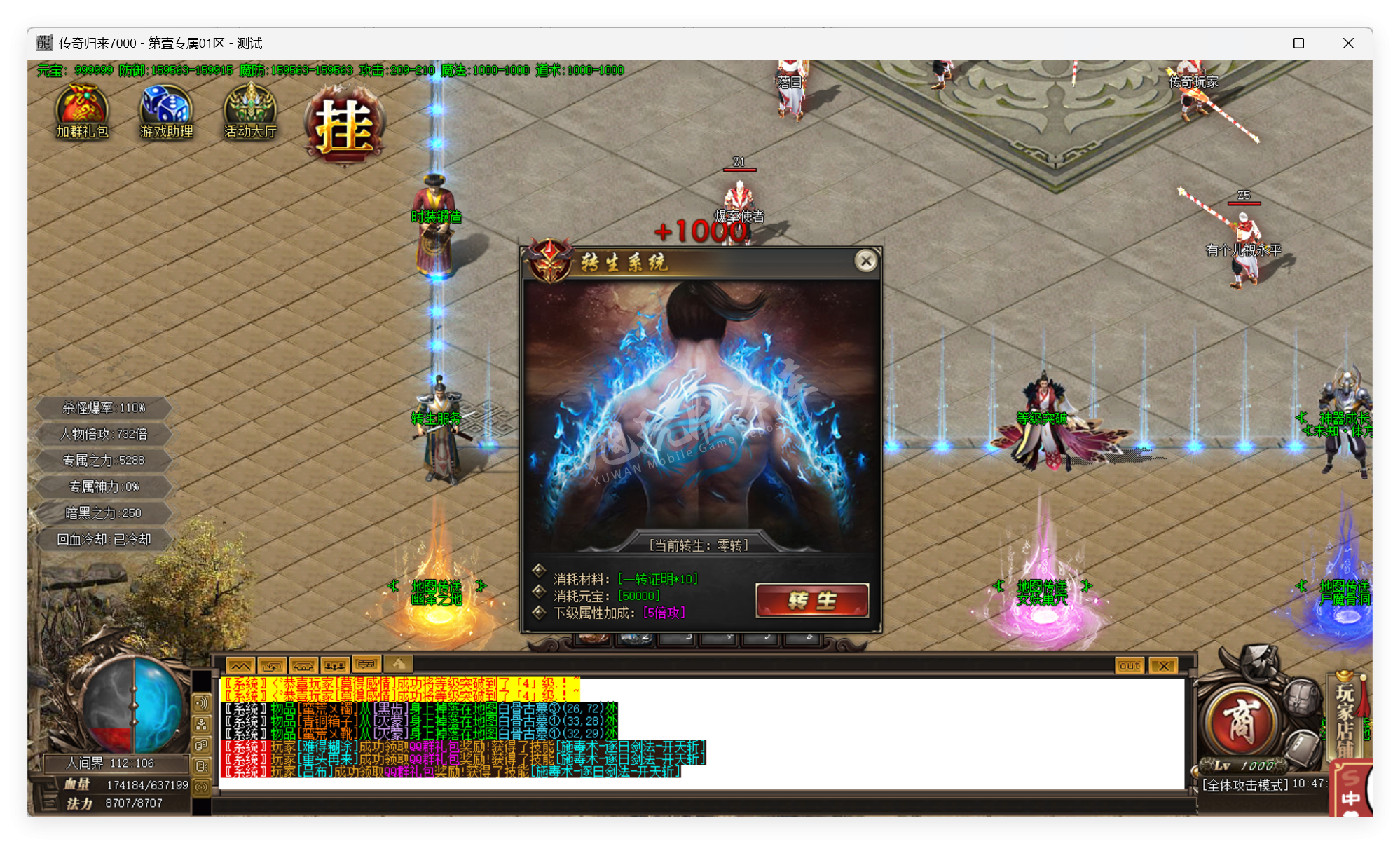Image resolution: width=1400 pixels, height=844 pixels.
Task: Toggle the 全体攻击模式 attack mode
Action: coord(1246,785)
